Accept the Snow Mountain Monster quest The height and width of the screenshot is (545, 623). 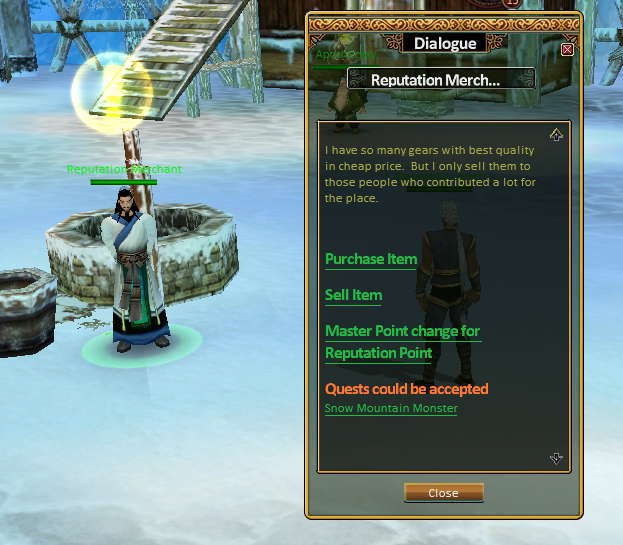pyautogui.click(x=391, y=408)
